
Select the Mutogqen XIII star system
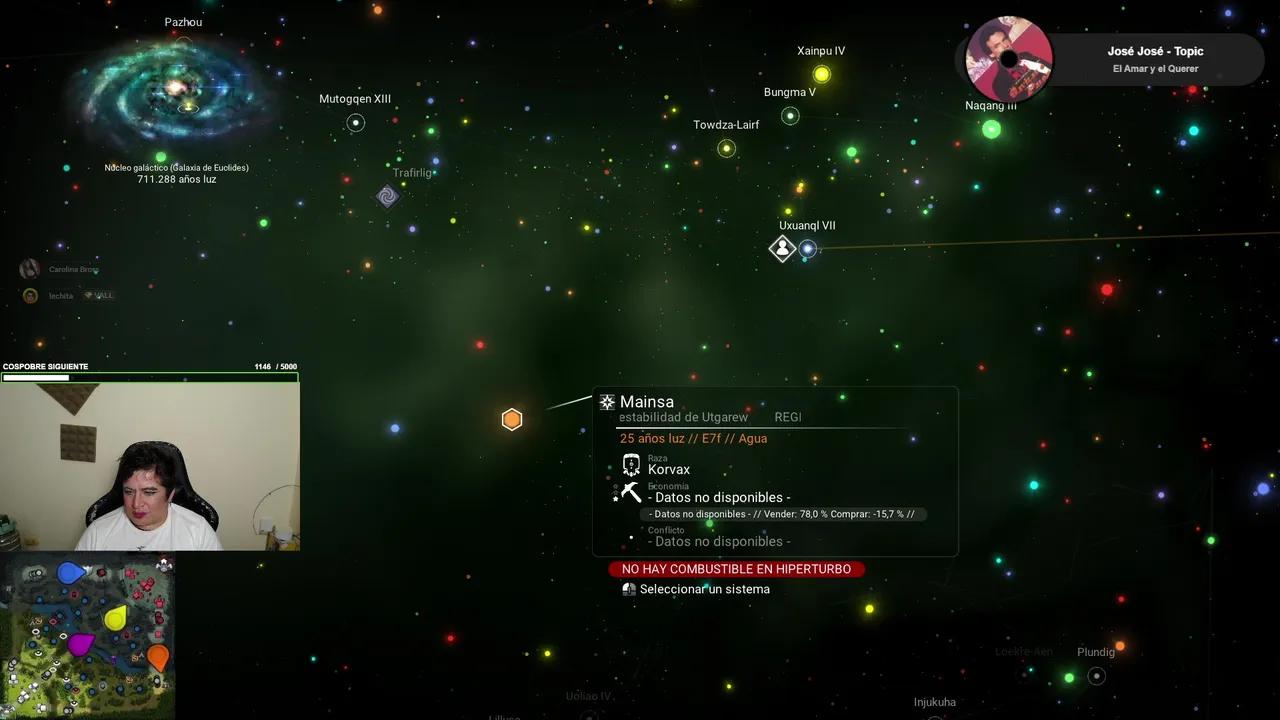355,123
